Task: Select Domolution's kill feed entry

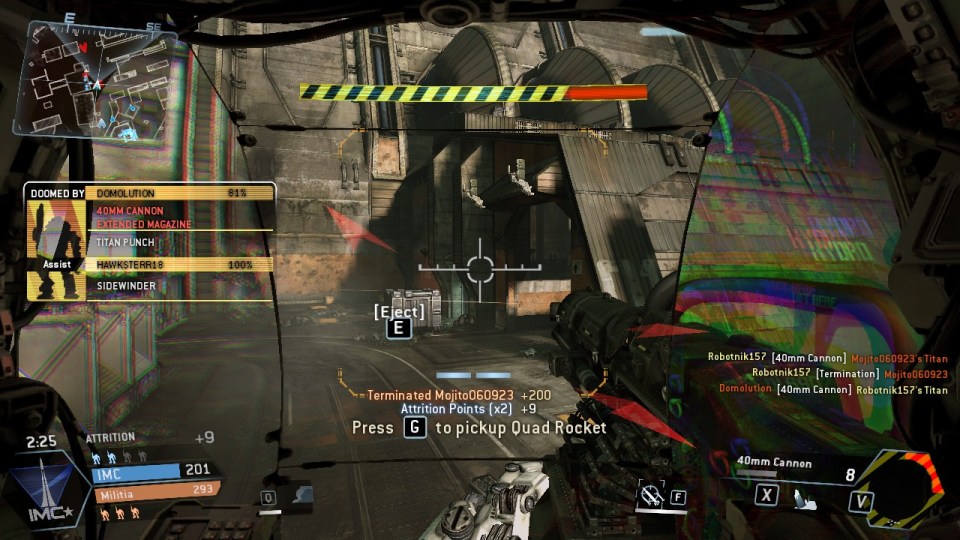Action: pyautogui.click(x=833, y=389)
